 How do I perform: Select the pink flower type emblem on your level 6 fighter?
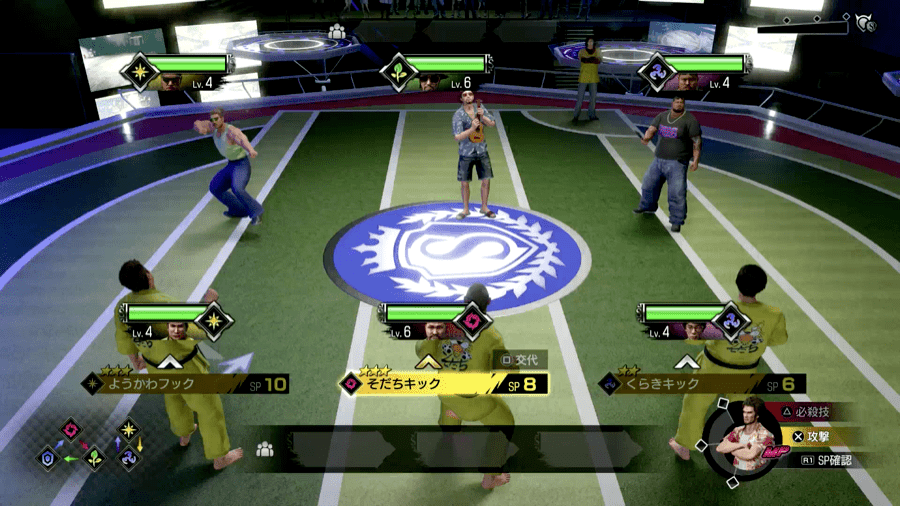coord(472,322)
